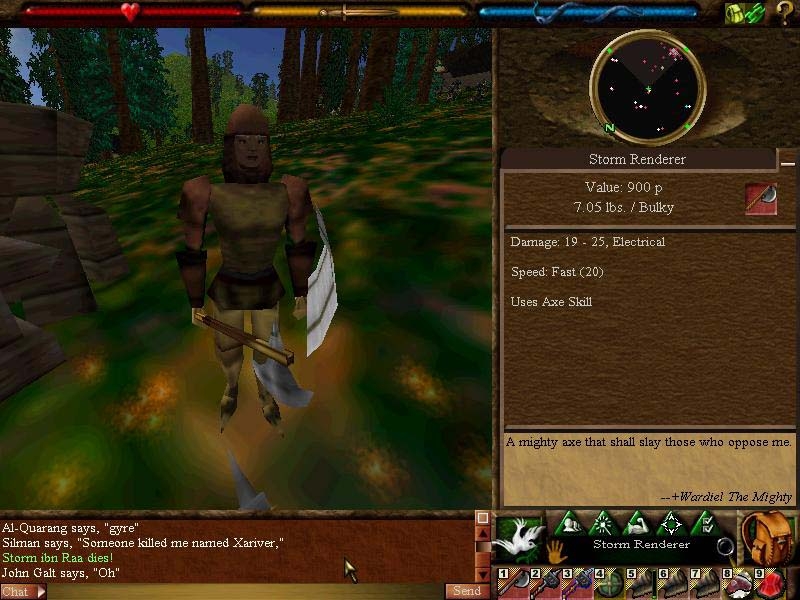800x600 pixels.
Task: Click the radar compass minimap
Action: 648,89
